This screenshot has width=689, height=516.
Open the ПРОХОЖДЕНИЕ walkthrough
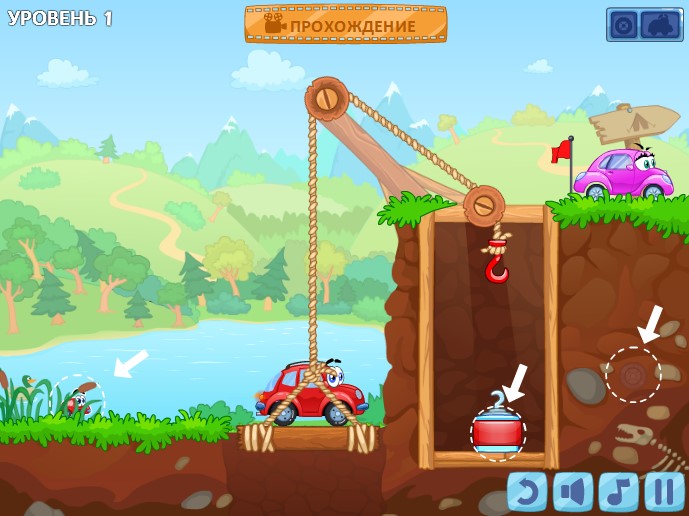click(346, 24)
